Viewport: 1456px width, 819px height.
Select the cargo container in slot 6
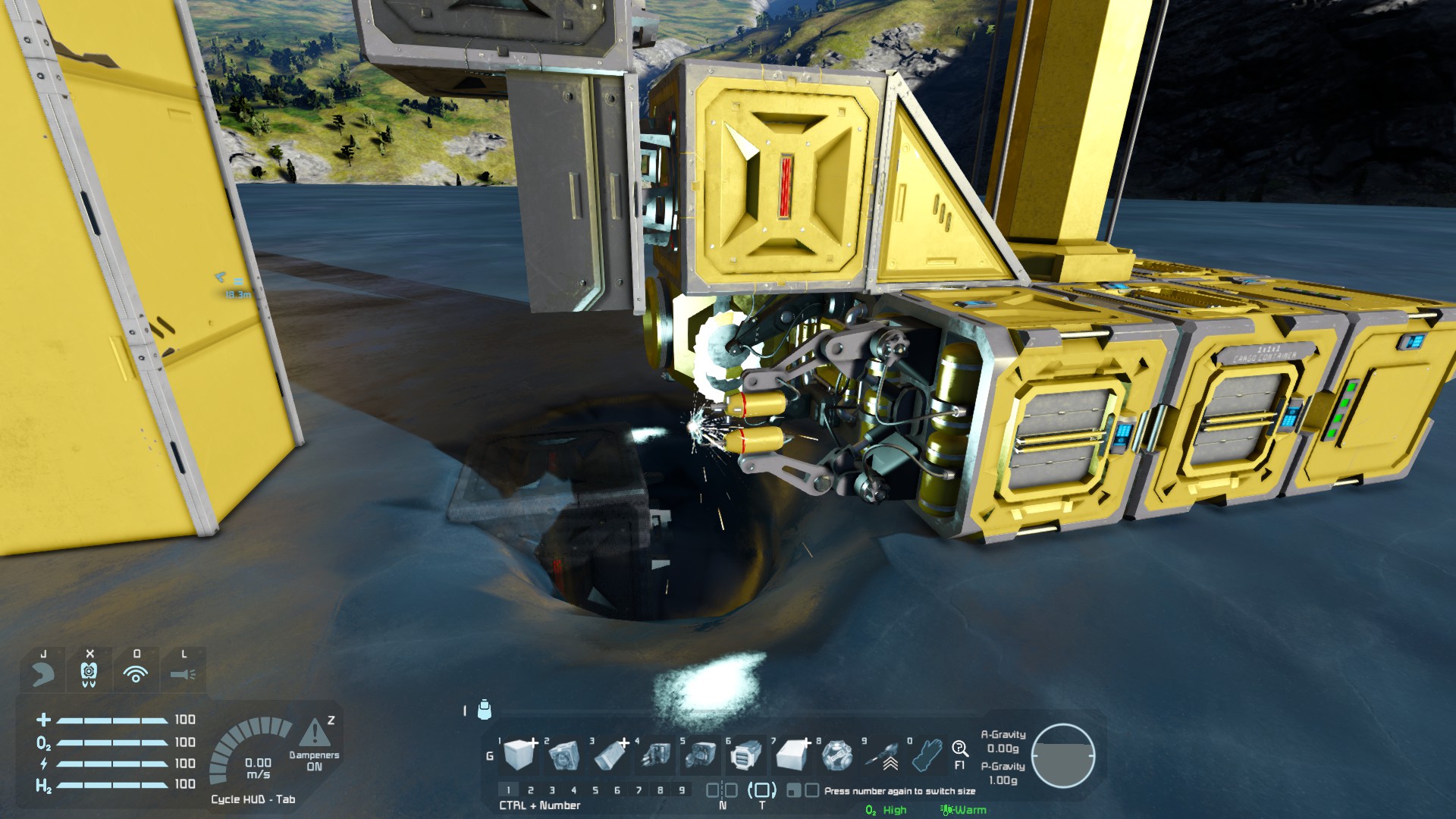746,755
